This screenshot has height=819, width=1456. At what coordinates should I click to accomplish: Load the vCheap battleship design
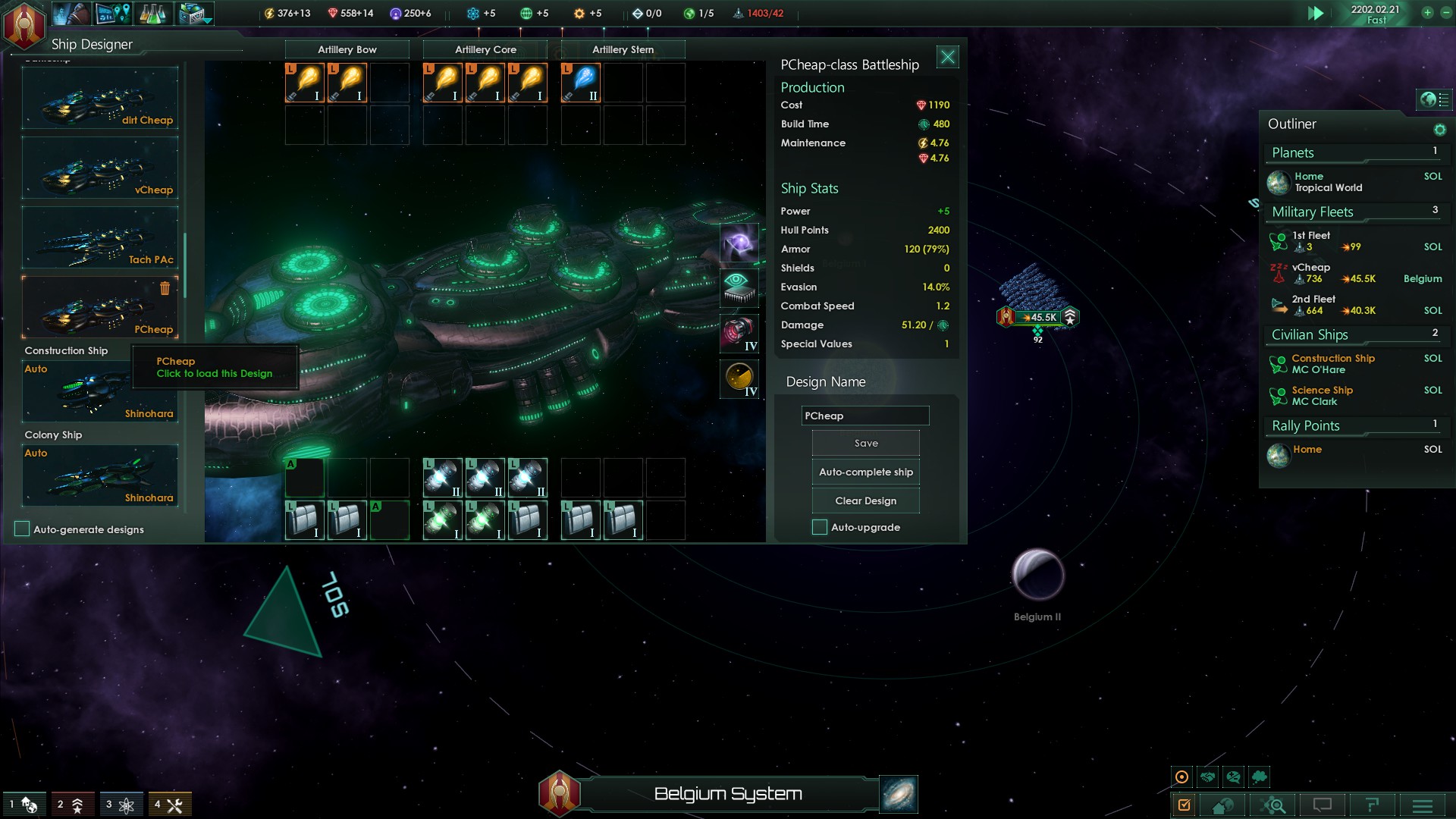click(x=100, y=168)
